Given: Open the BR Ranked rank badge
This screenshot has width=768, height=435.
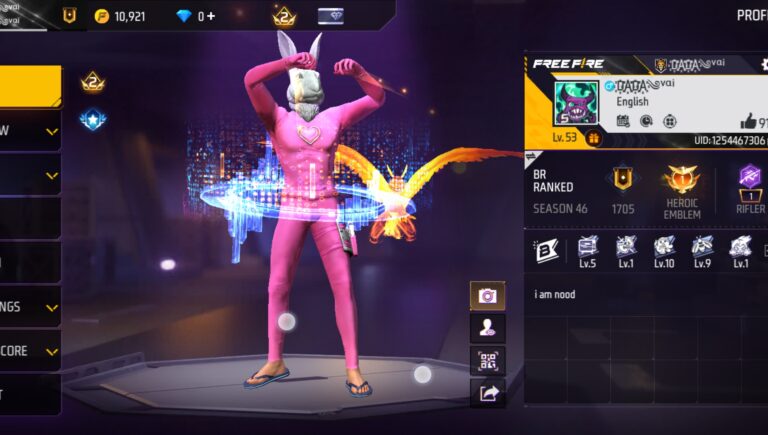Looking at the screenshot, I should [x=623, y=180].
